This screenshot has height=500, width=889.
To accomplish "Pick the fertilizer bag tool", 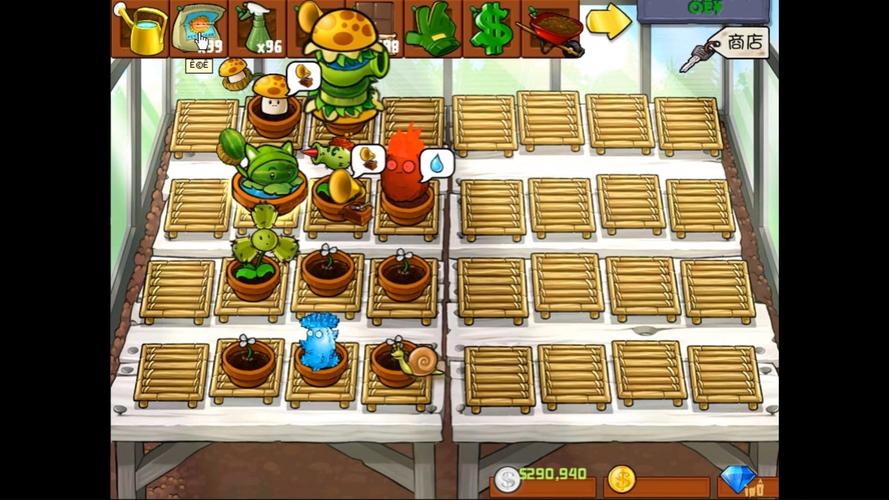I will 198,27.
